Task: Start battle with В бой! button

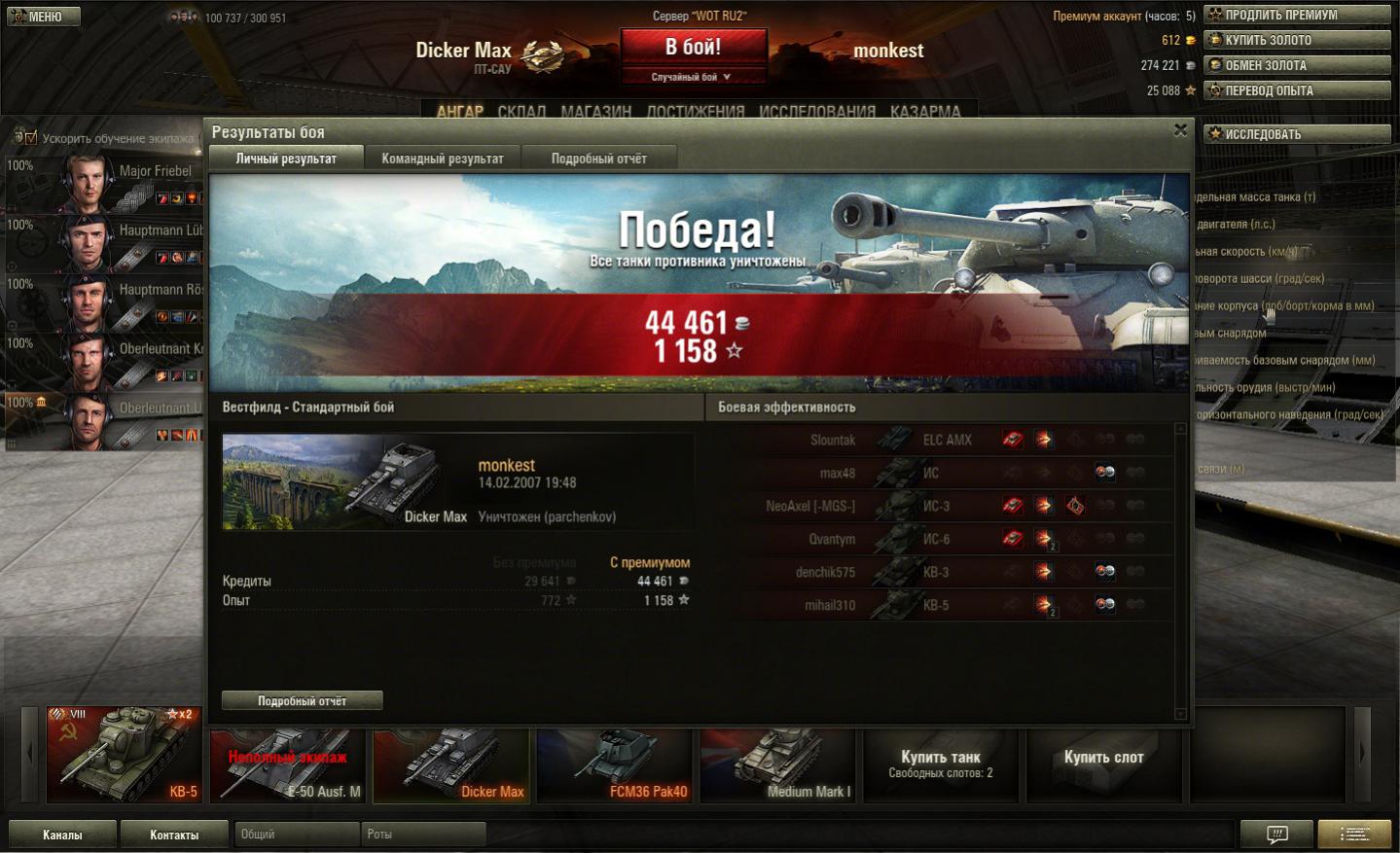Action: (x=693, y=47)
